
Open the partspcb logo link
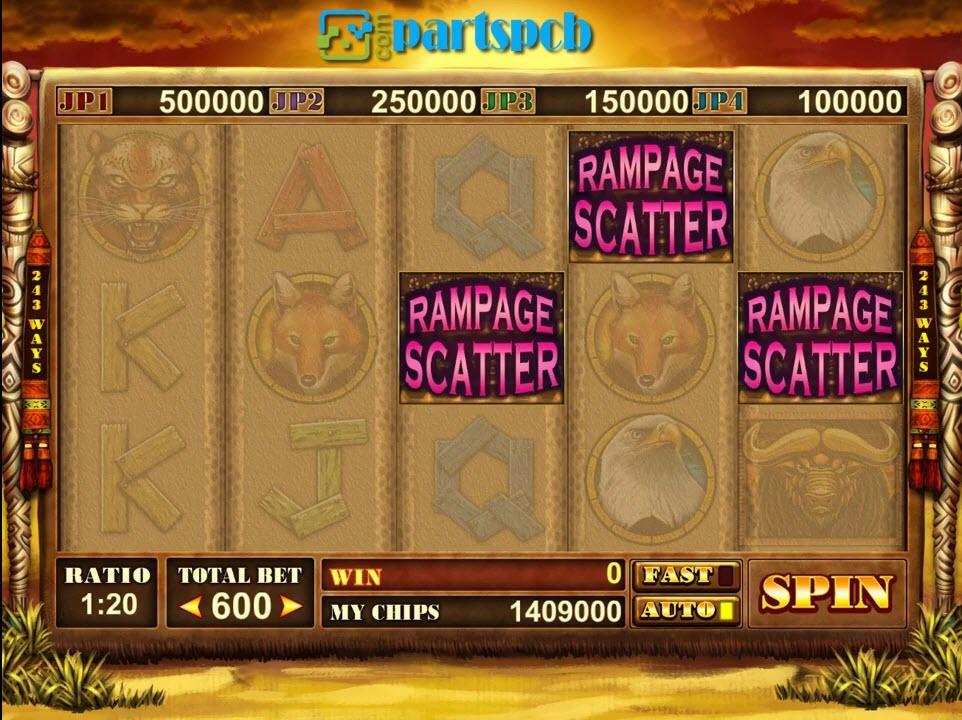point(456,34)
